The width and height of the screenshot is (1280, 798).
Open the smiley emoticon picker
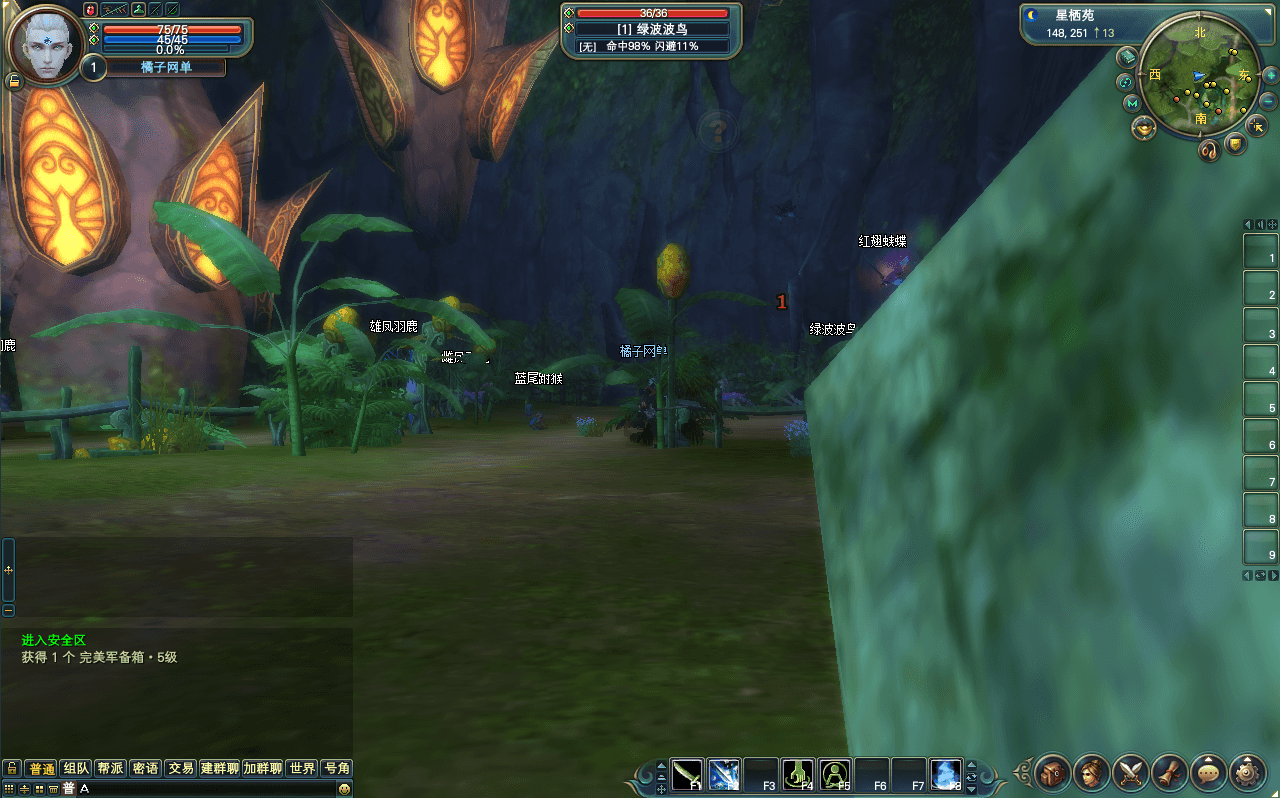point(344,789)
